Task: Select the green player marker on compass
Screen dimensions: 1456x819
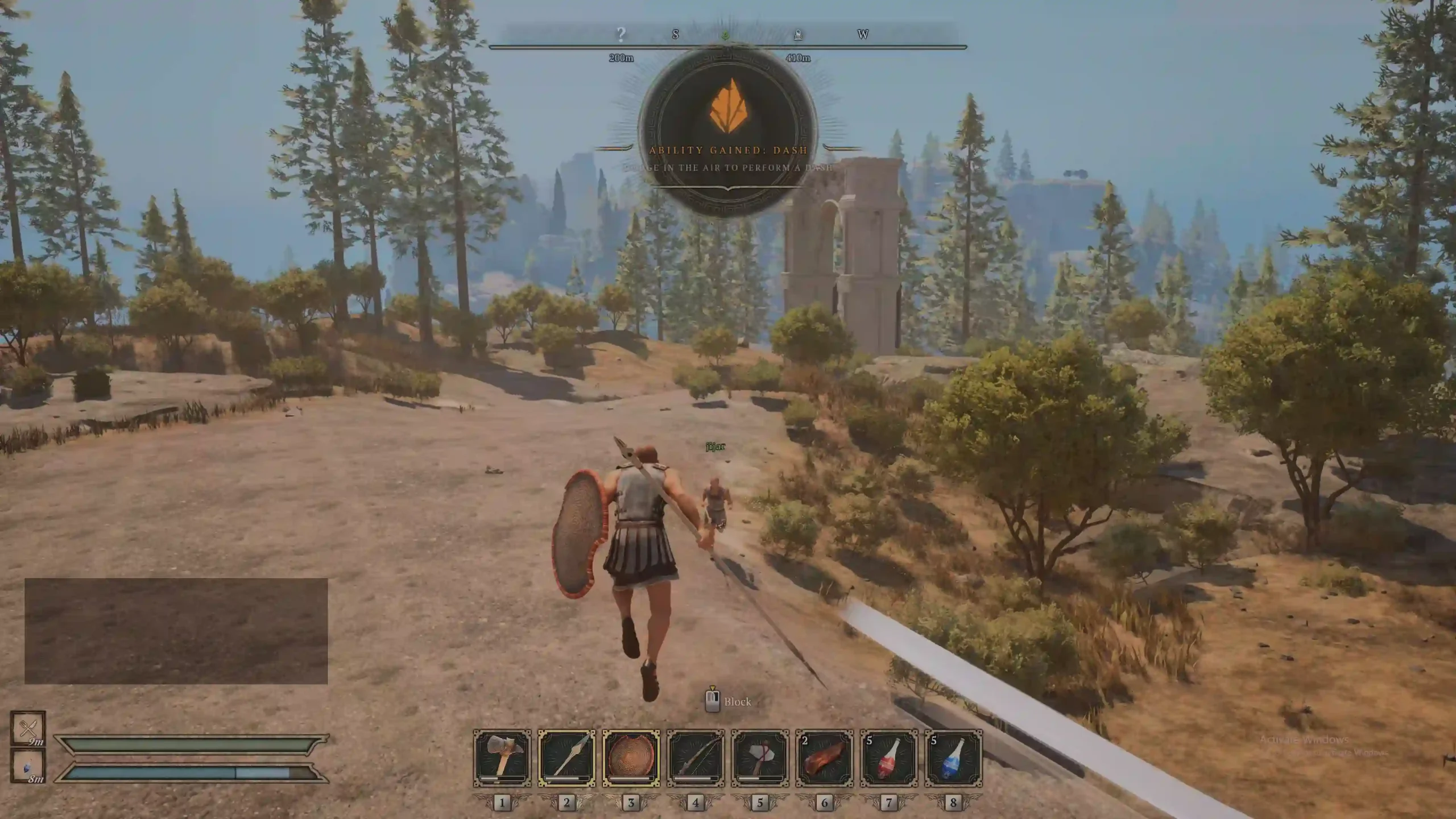Action: click(725, 36)
